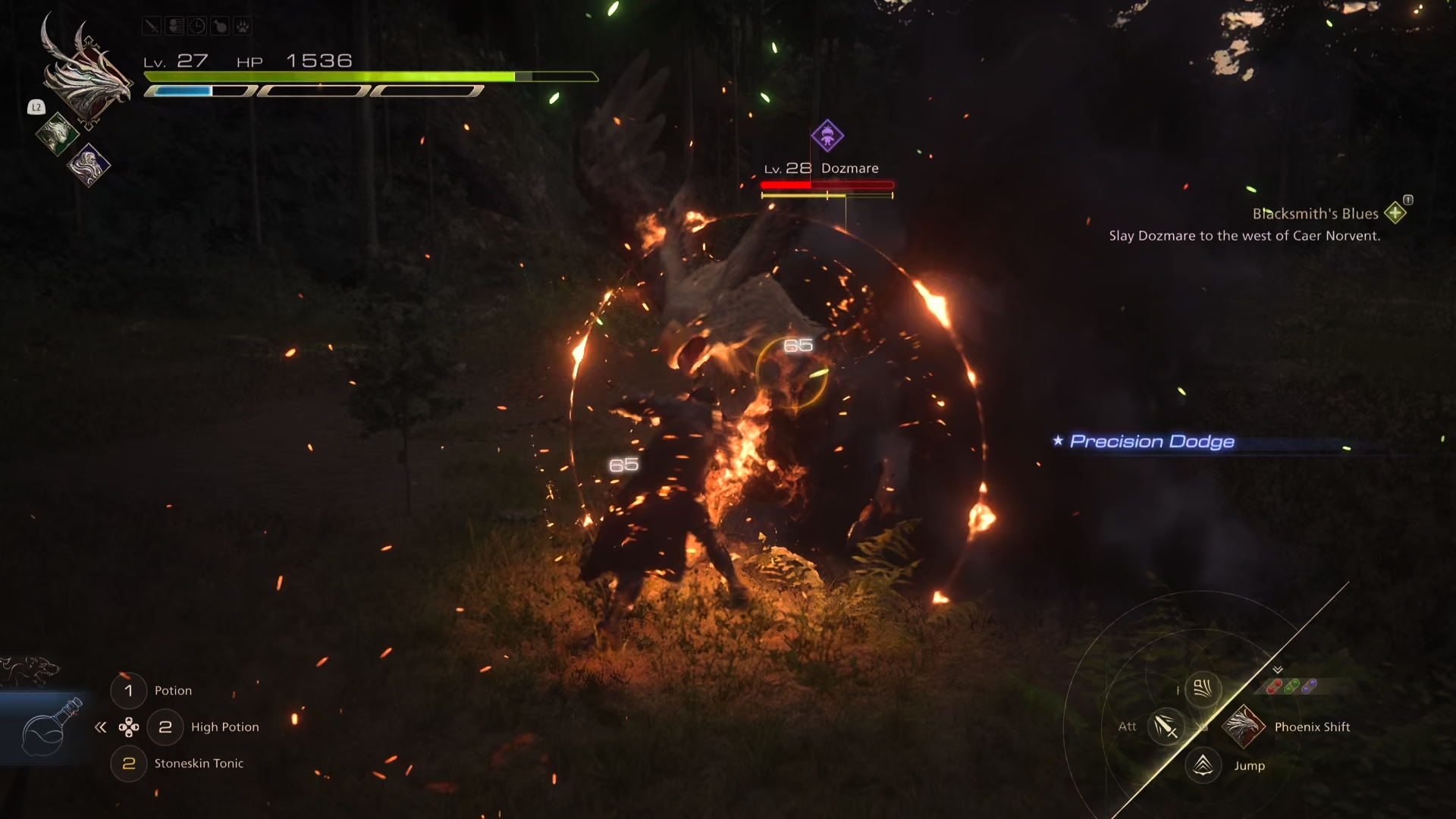Expand the ability list with downward double chevron
The width and height of the screenshot is (1456, 819).
tap(1277, 669)
